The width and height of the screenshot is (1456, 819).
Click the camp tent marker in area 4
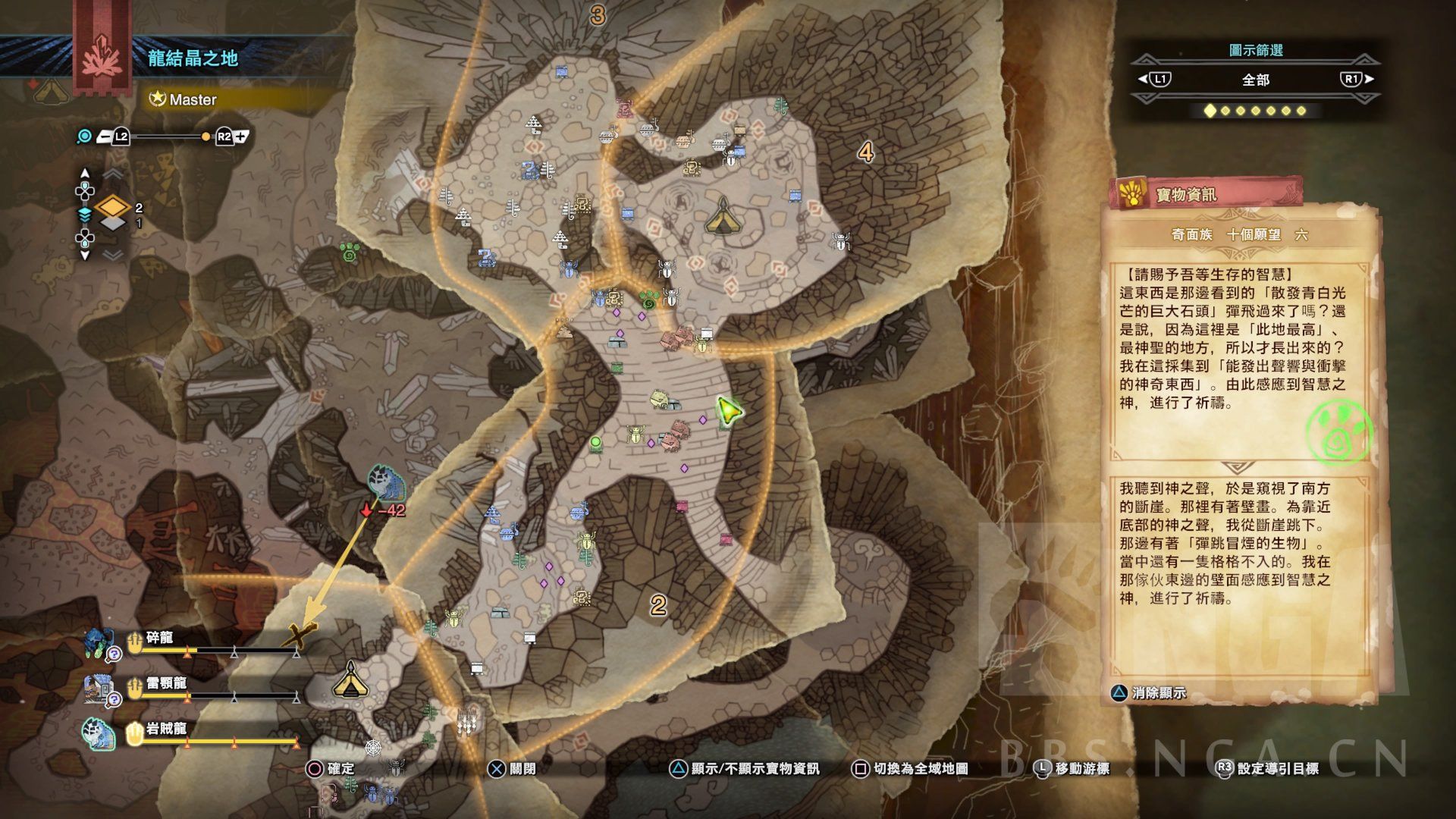point(720,215)
